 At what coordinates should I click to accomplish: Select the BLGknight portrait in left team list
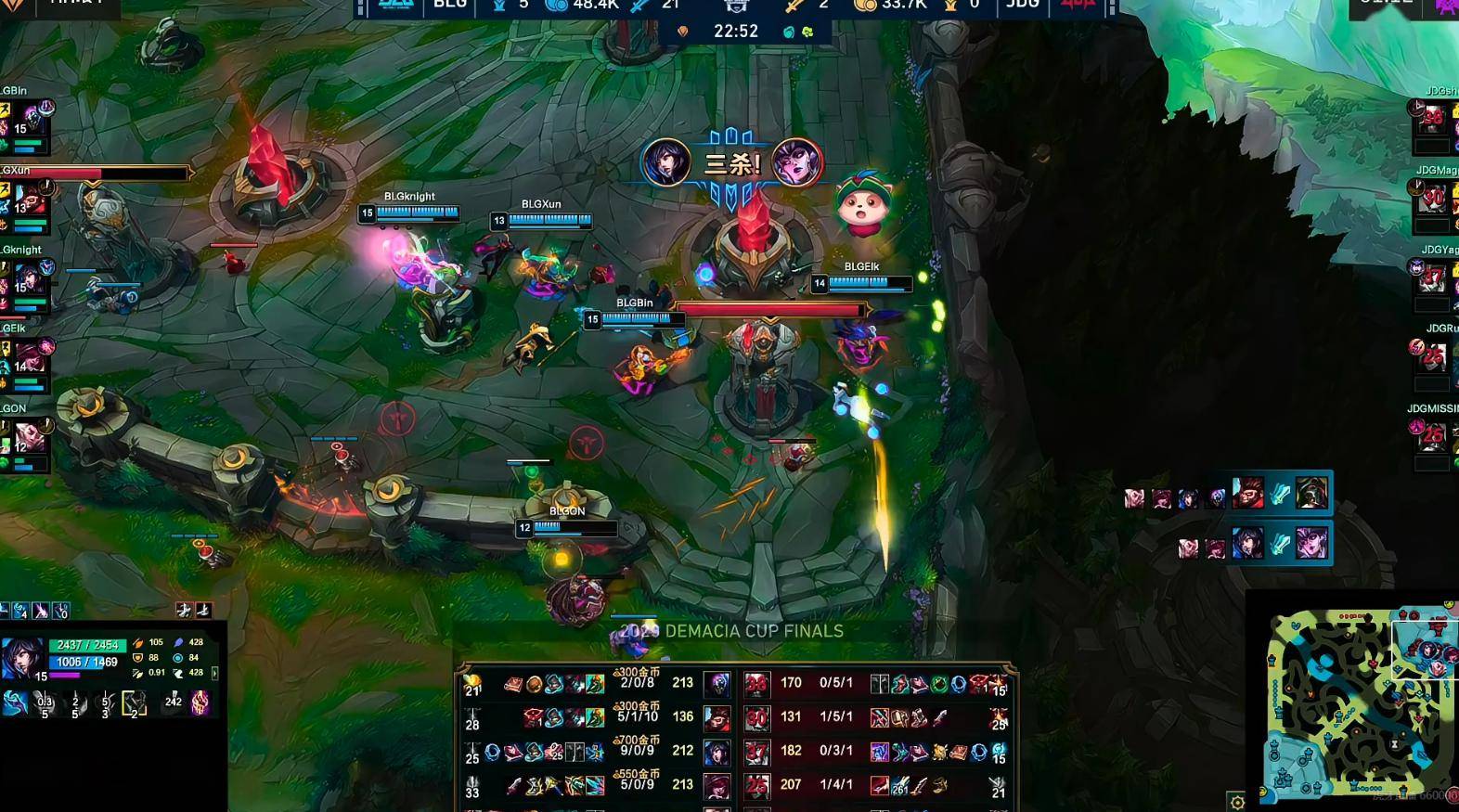(x=26, y=277)
